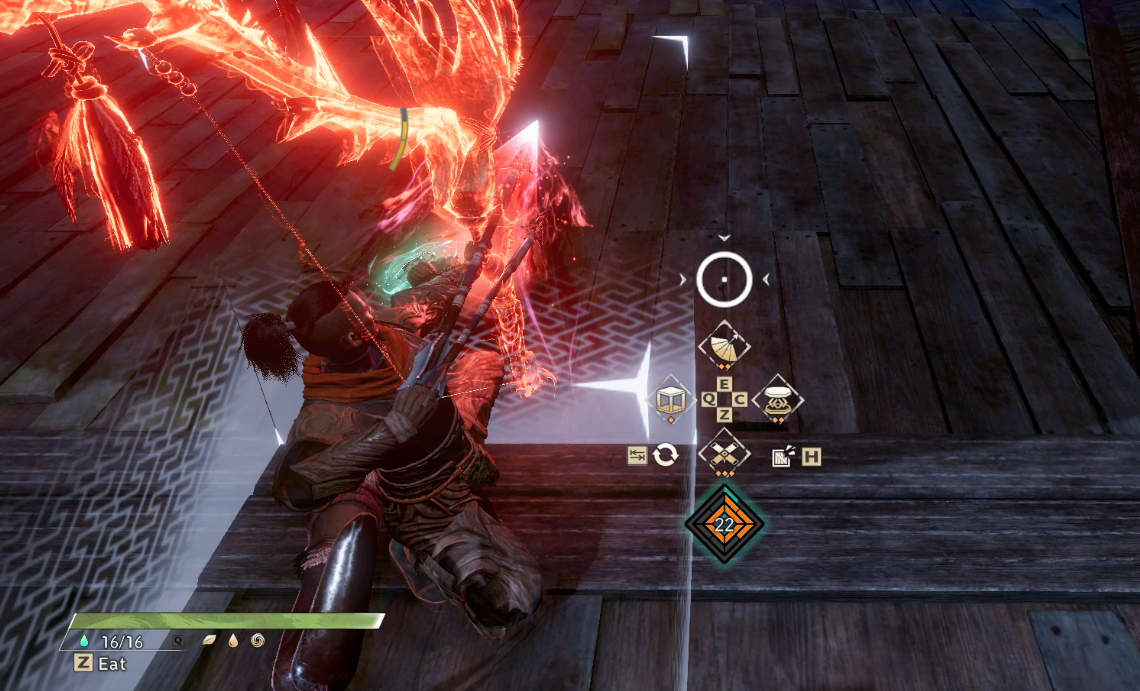Activate the wooden box skill on the left
This screenshot has width=1140, height=691.
tap(670, 399)
